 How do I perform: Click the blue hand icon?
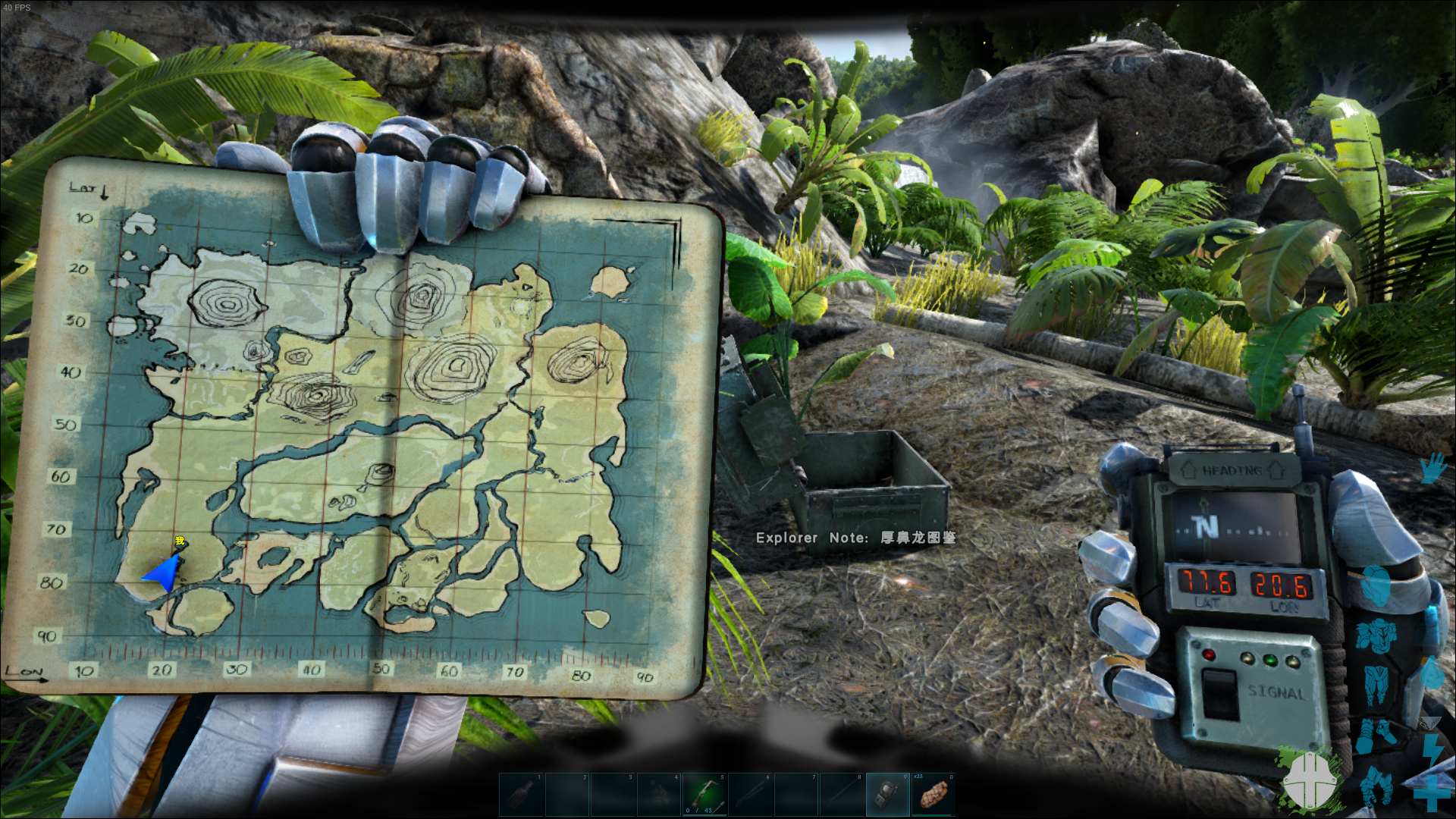(x=1432, y=468)
